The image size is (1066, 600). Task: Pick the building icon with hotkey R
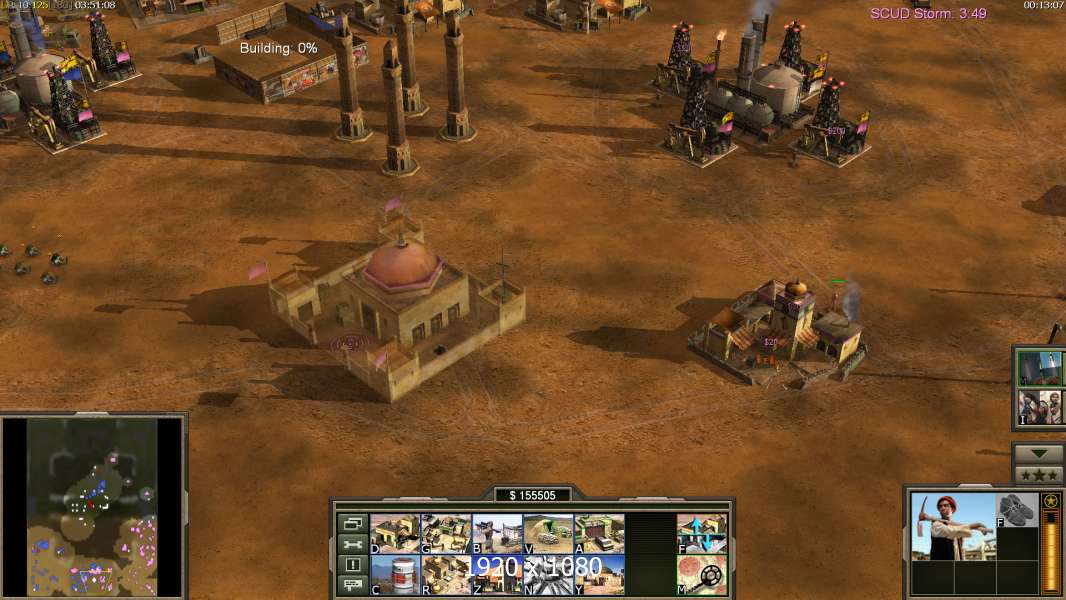pos(446,574)
